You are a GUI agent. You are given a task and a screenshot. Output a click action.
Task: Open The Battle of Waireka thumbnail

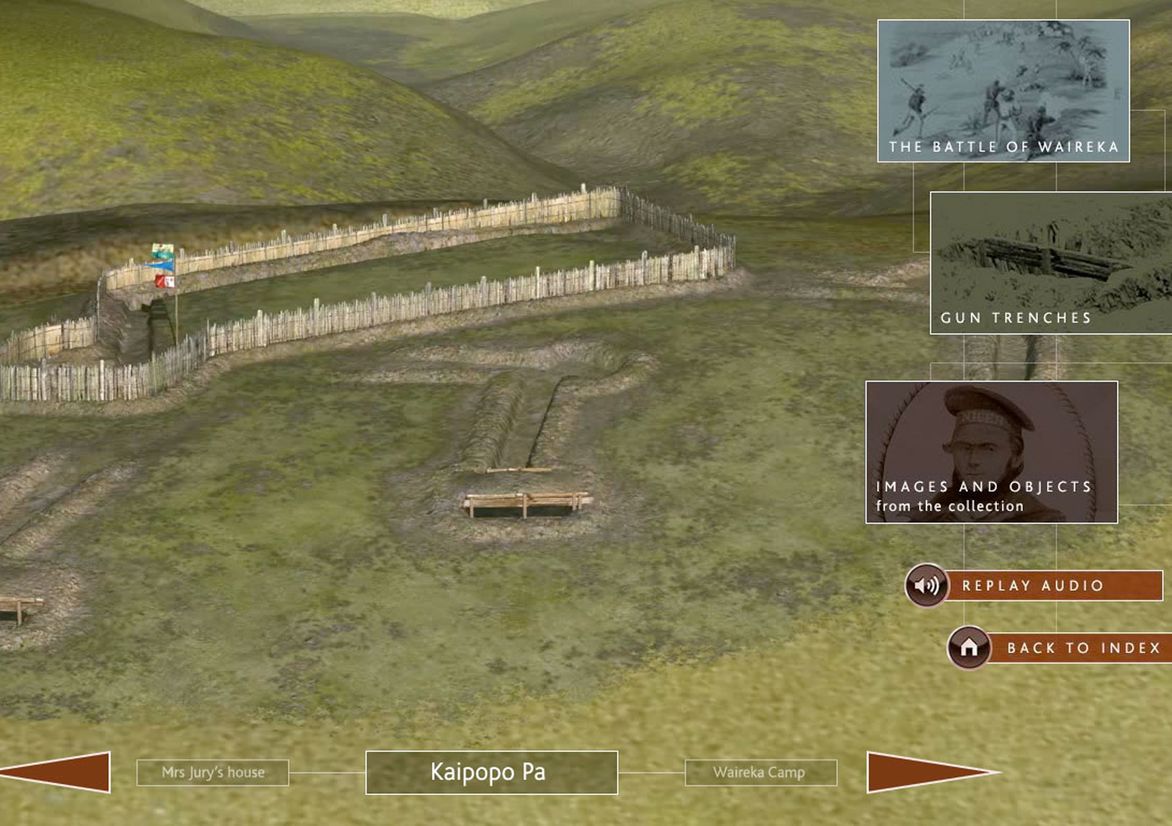click(x=1003, y=91)
